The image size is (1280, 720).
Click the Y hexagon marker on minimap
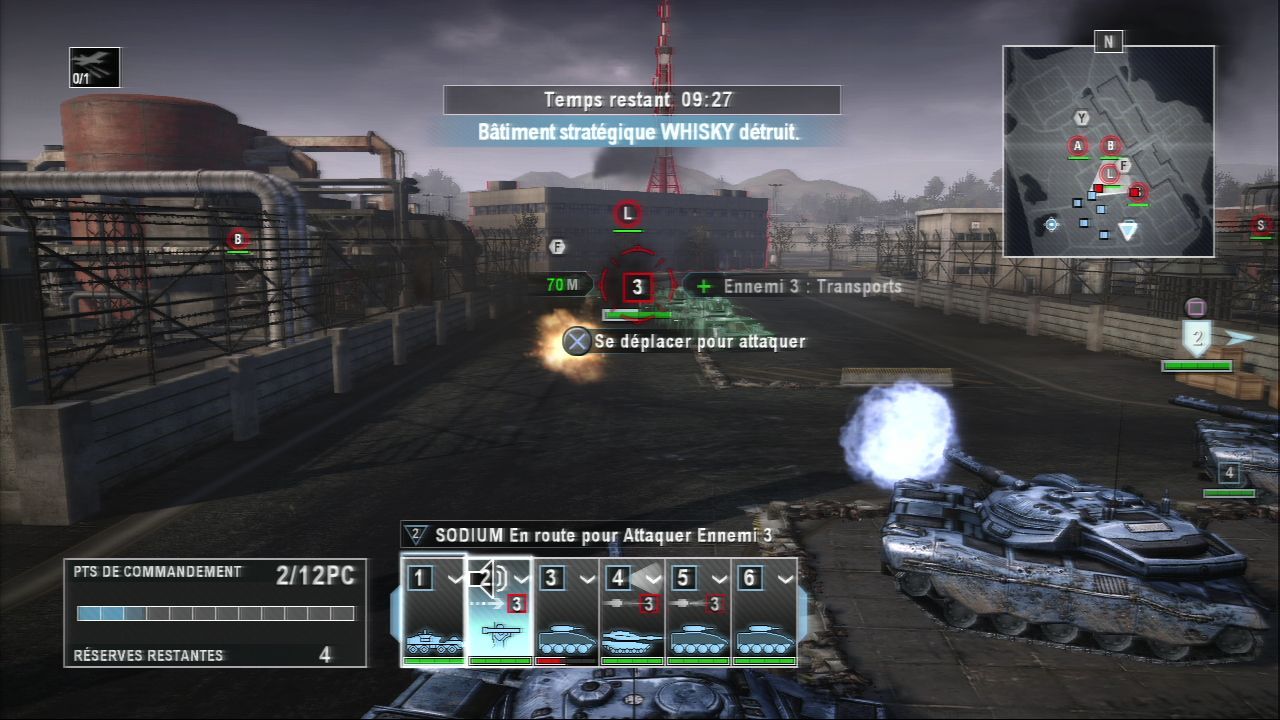click(x=1081, y=118)
